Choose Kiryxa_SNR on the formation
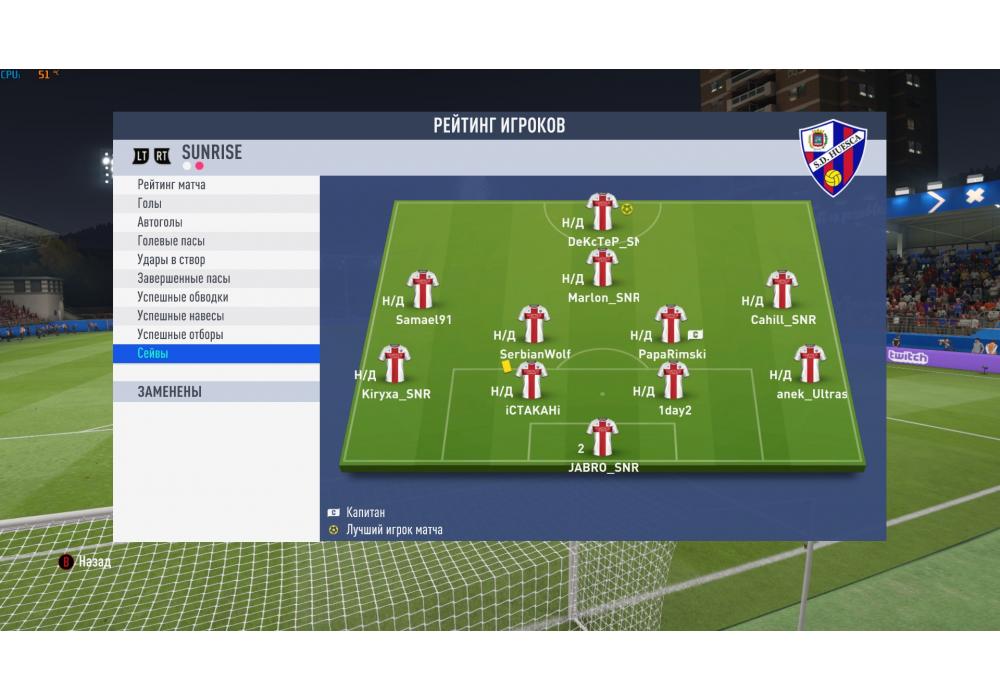 tap(395, 364)
